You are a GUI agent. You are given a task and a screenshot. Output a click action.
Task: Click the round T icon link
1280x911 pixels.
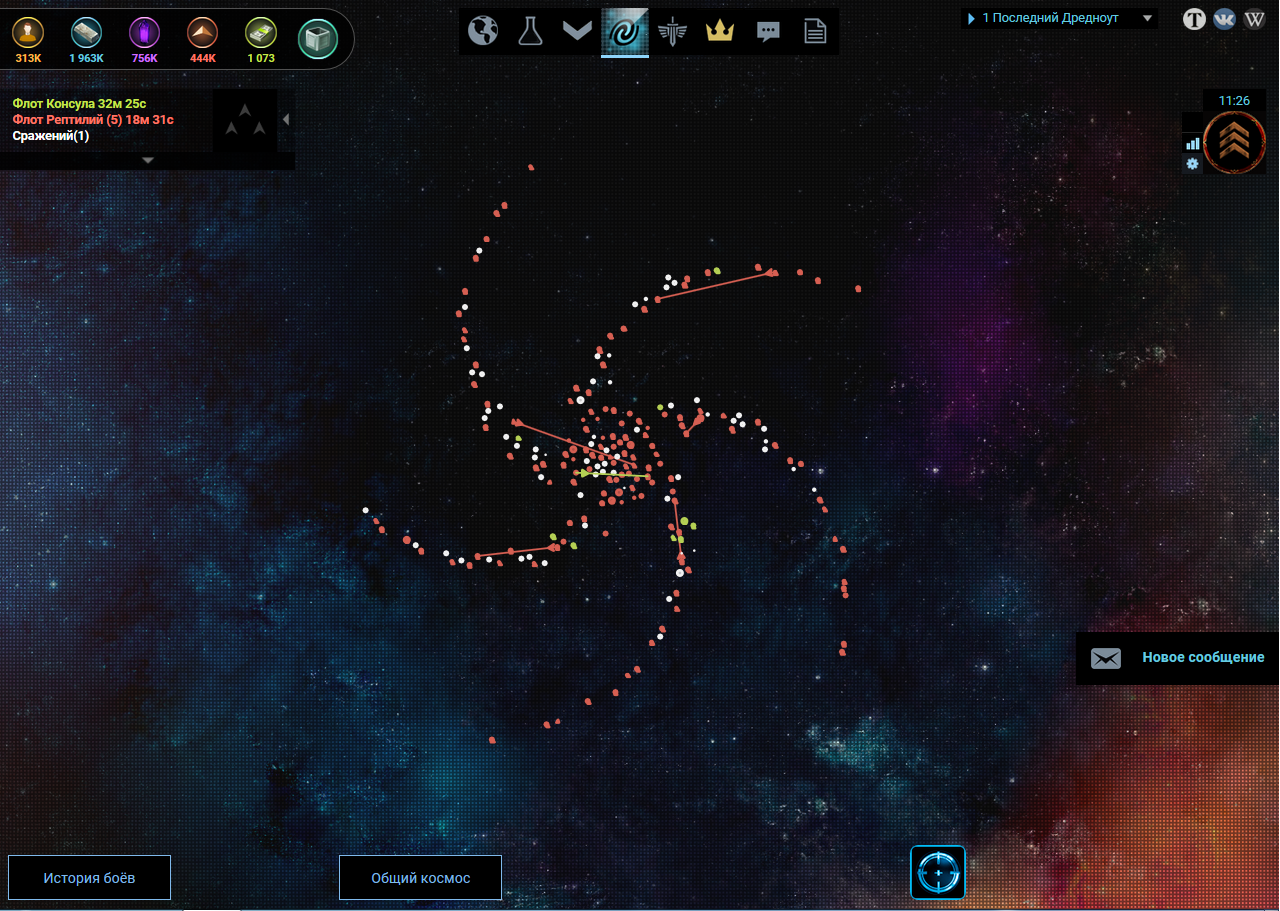1194,18
